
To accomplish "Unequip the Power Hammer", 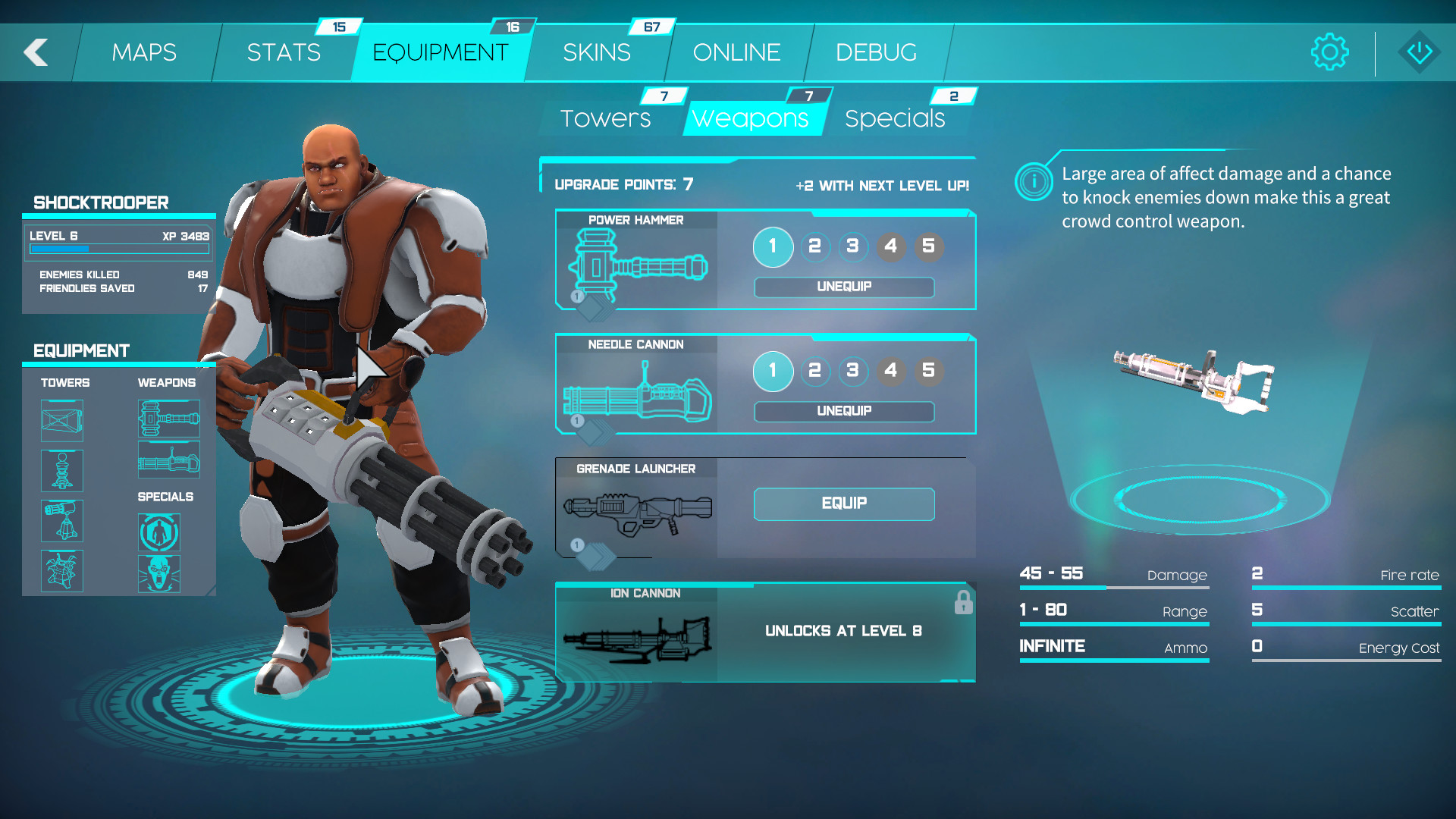I will pos(843,287).
